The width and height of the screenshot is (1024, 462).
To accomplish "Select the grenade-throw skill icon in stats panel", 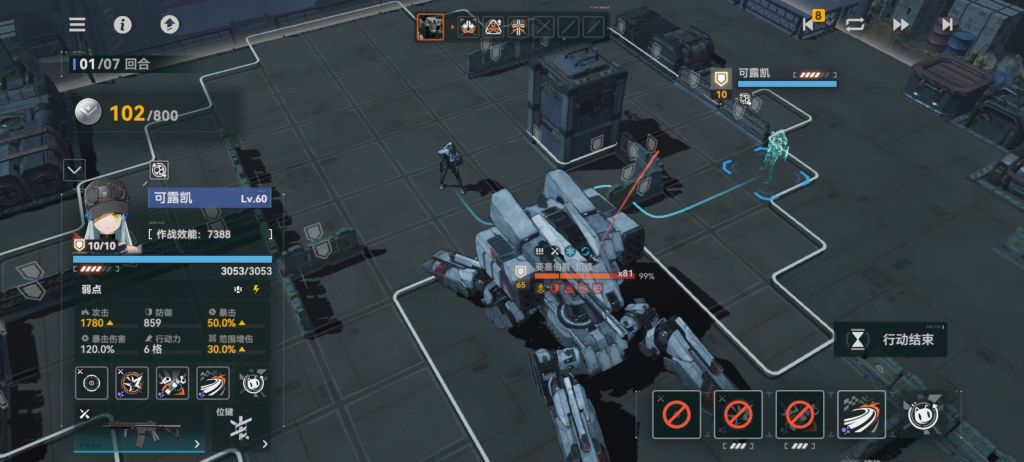I will tap(173, 382).
